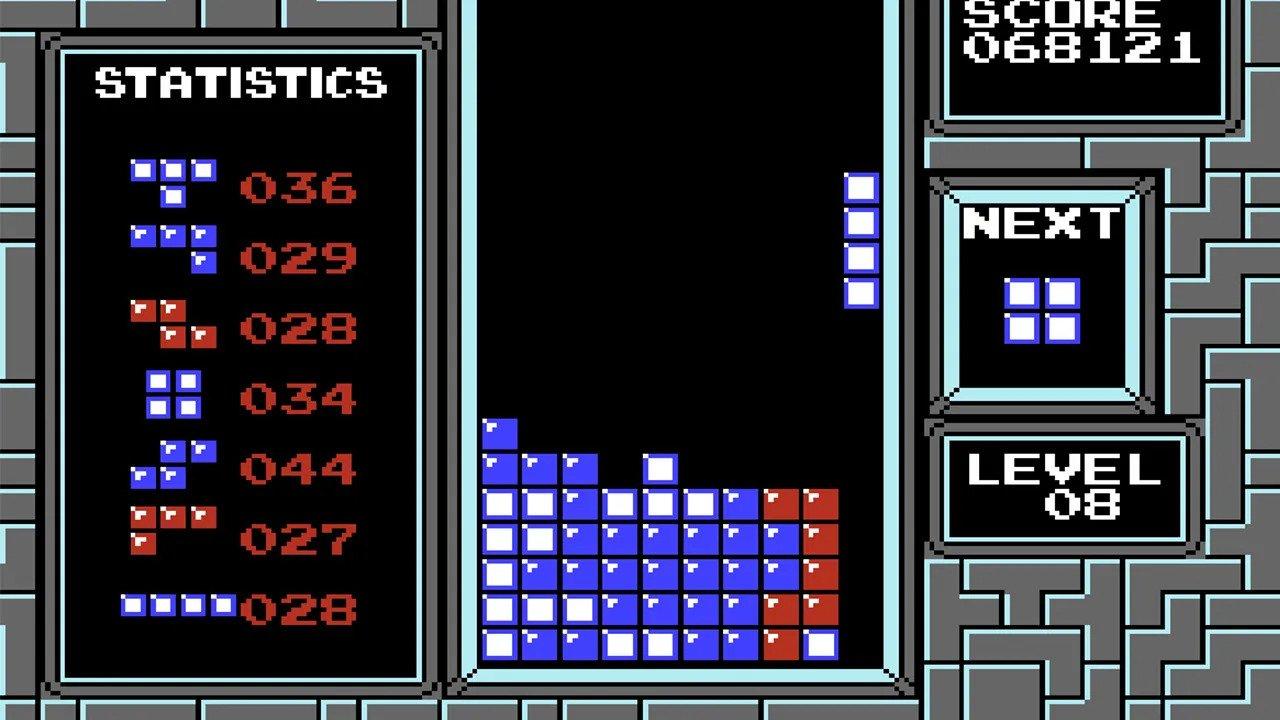Viewport: 1280px width, 720px height.
Task: Click the J-piece icon beside count 029
Action: tap(172, 249)
